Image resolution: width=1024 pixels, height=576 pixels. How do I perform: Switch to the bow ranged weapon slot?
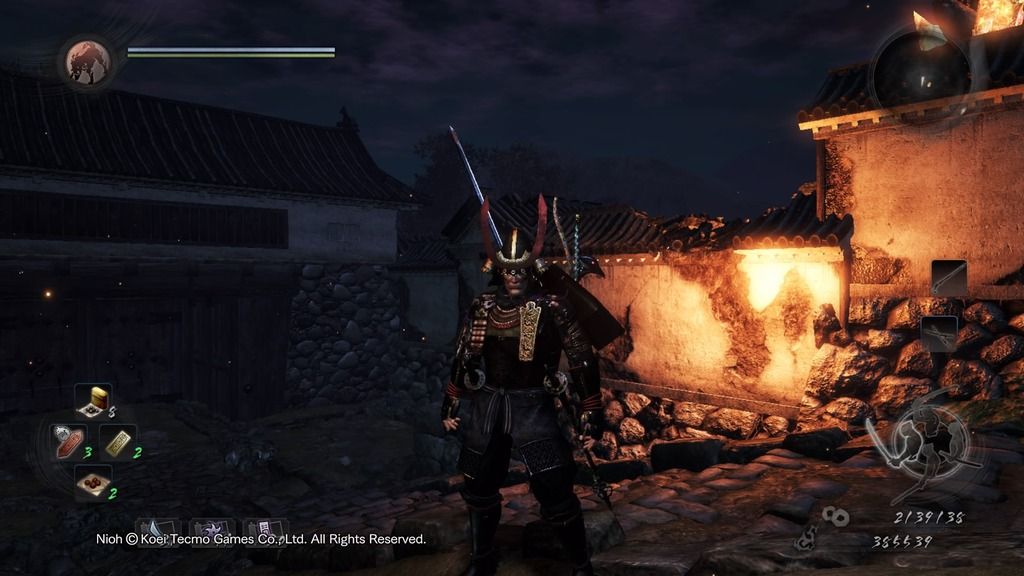pos(939,333)
